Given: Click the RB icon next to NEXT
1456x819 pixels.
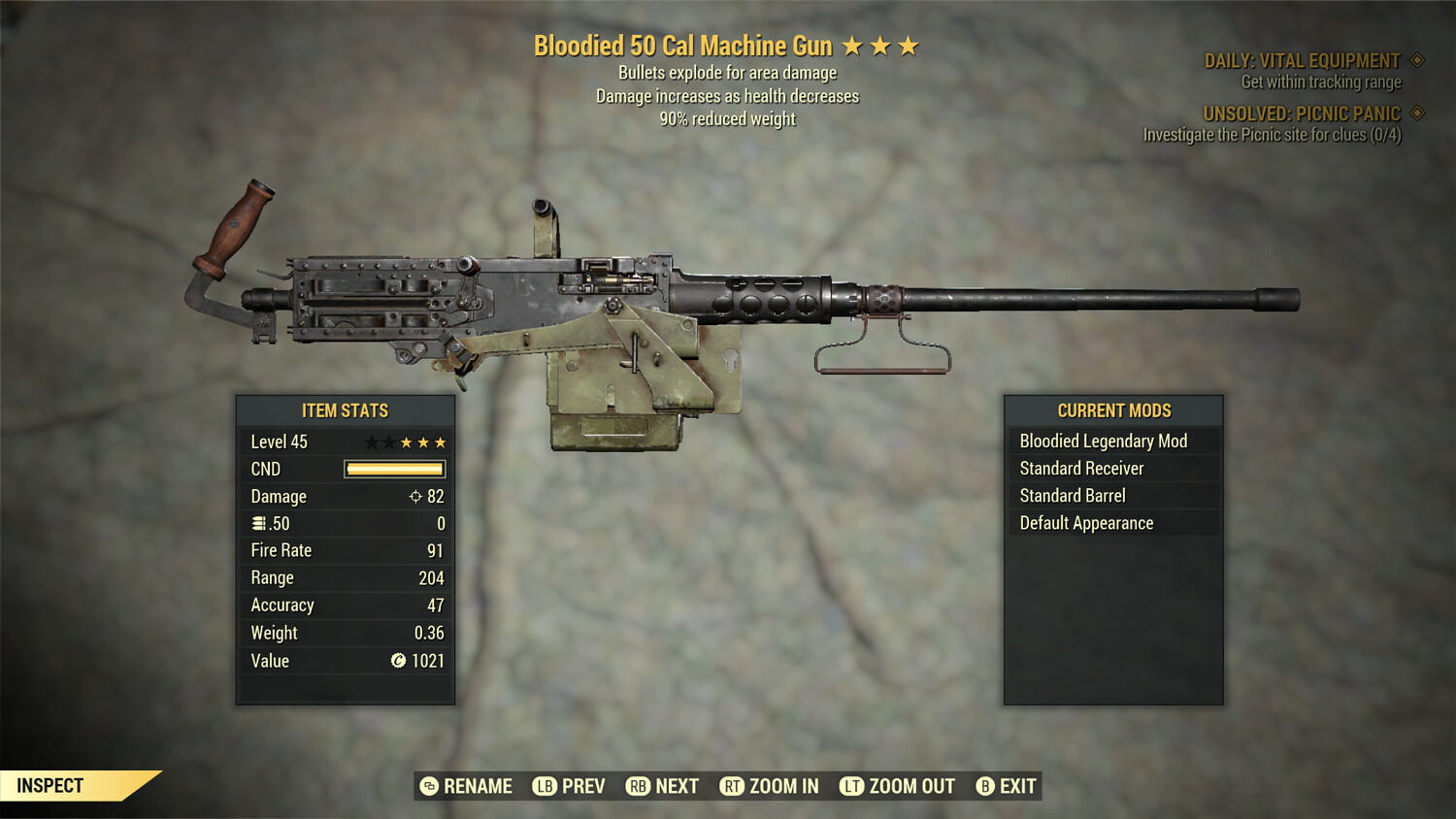Looking at the screenshot, I should pyautogui.click(x=640, y=786).
